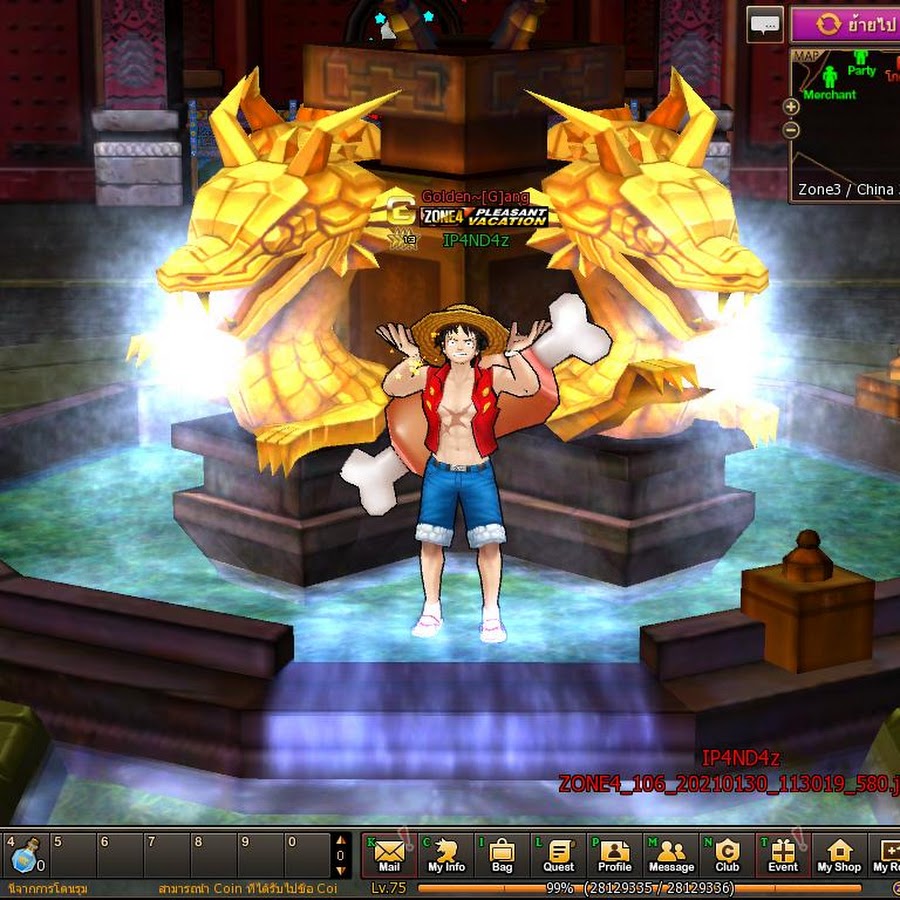This screenshot has height=900, width=900.
Task: Open the Message window
Action: click(671, 855)
